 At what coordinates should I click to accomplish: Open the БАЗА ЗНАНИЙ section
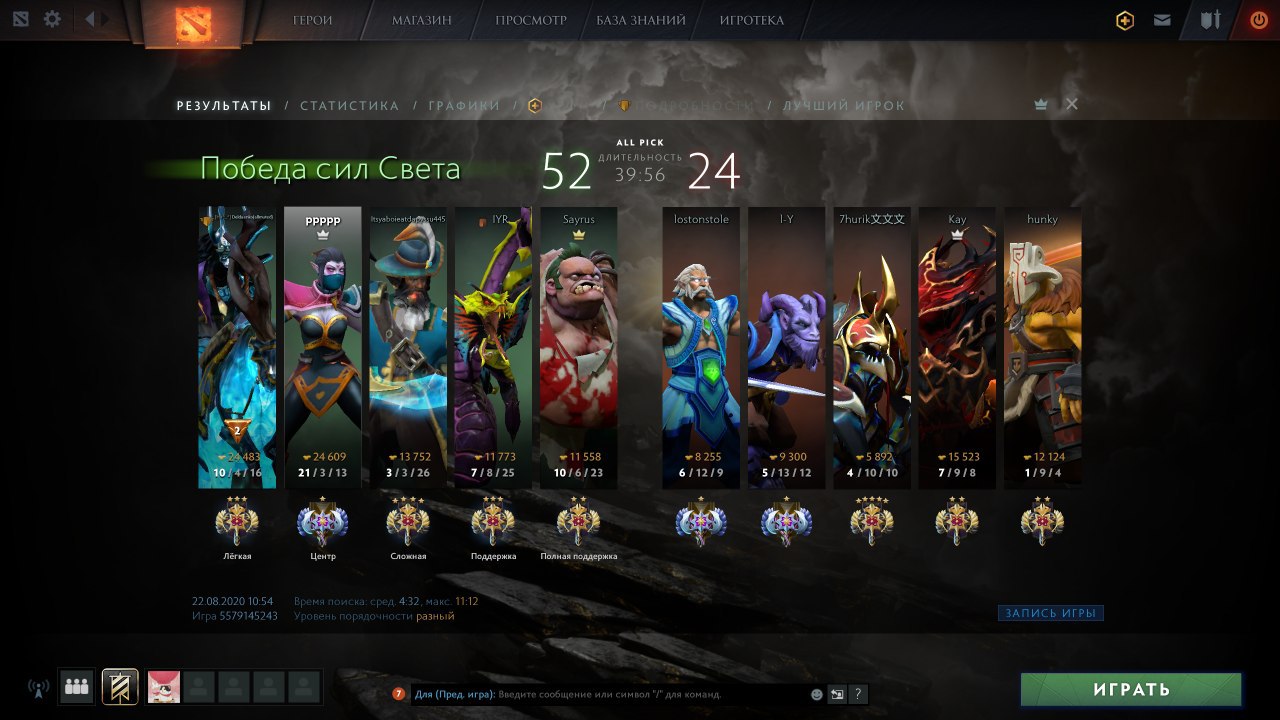pos(641,20)
